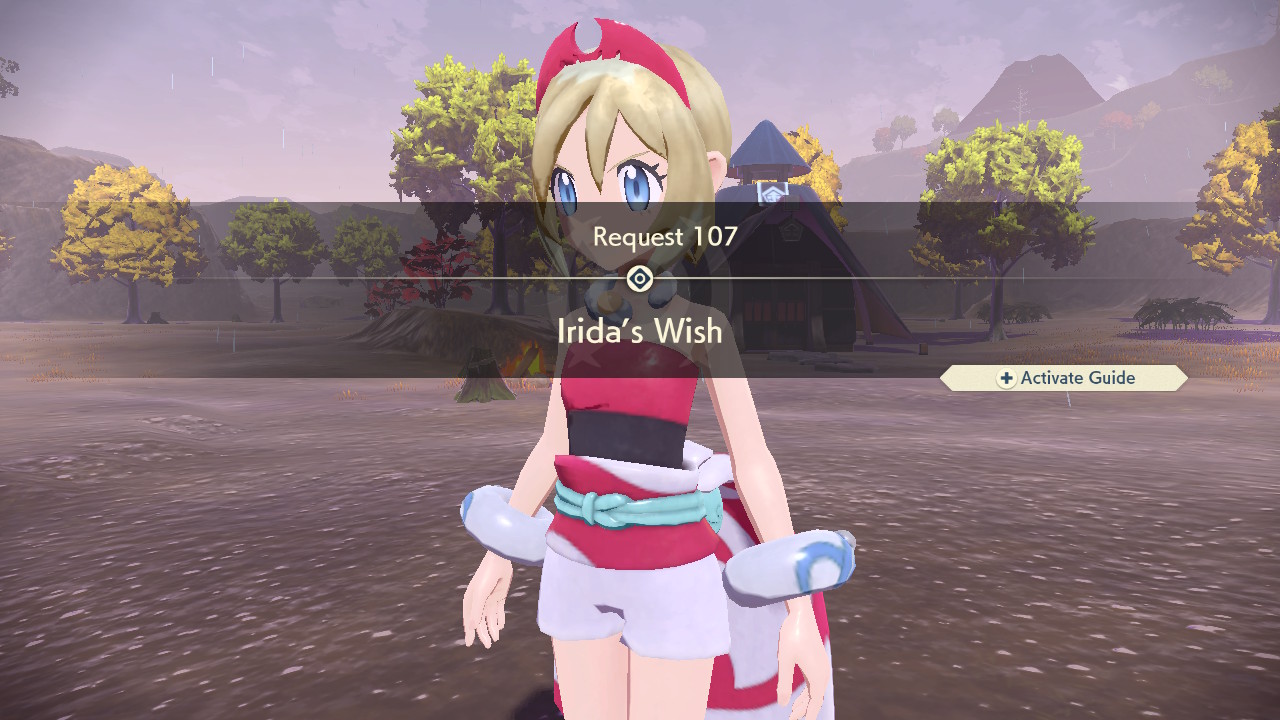Click the Request 107 header label
1280x720 pixels.
point(665,238)
